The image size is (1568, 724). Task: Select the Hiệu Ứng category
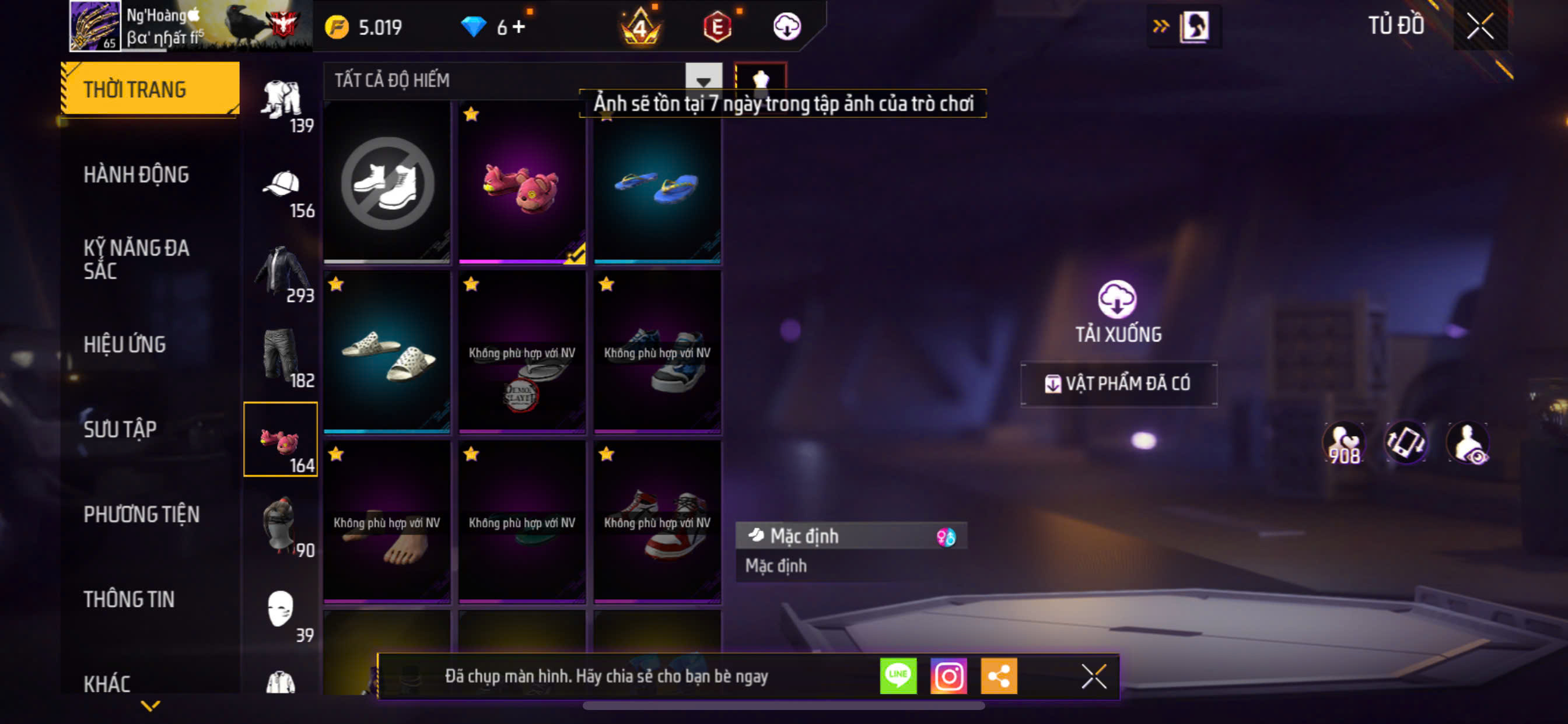124,345
